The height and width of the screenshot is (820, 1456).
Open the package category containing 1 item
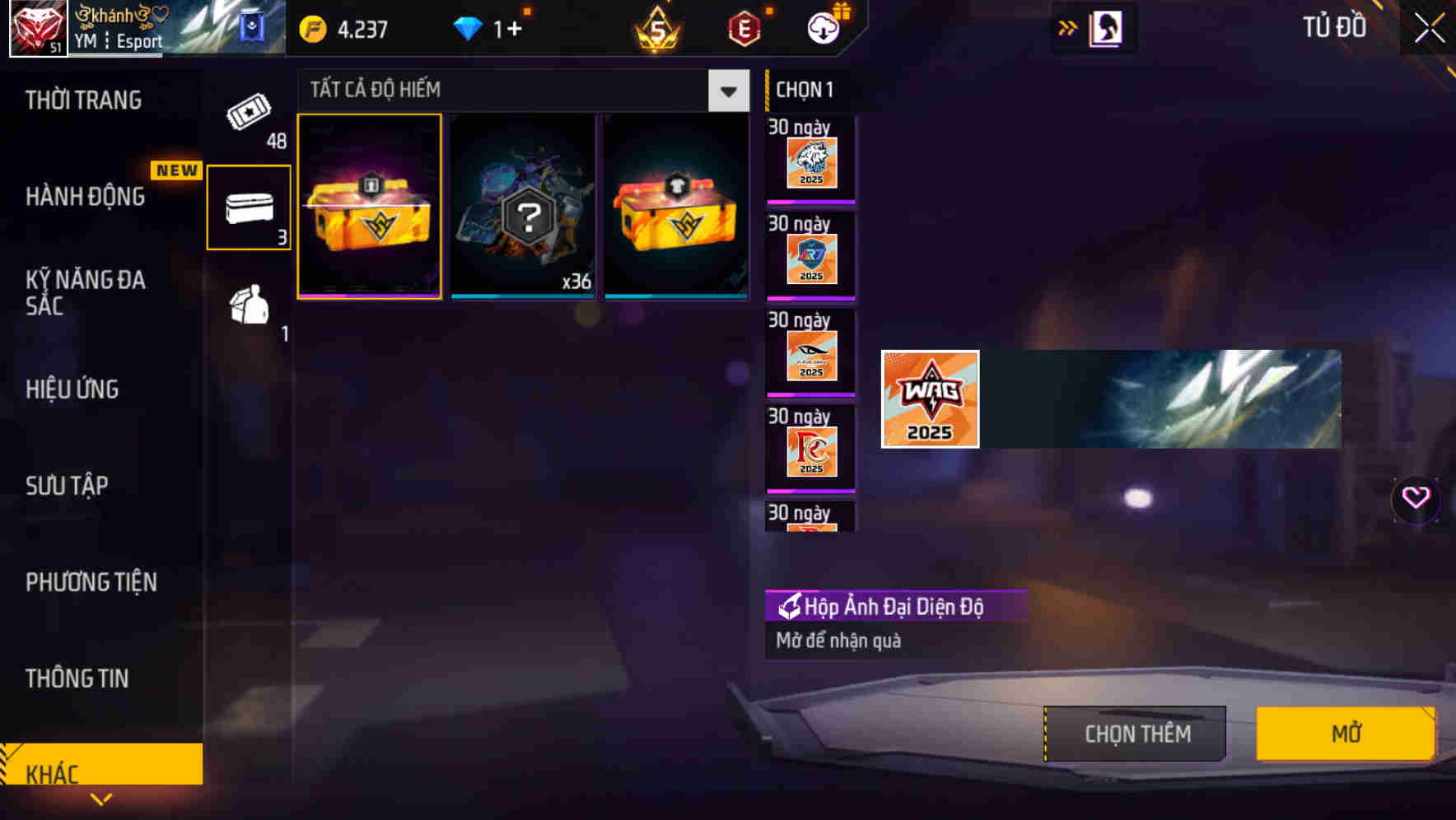click(x=248, y=311)
